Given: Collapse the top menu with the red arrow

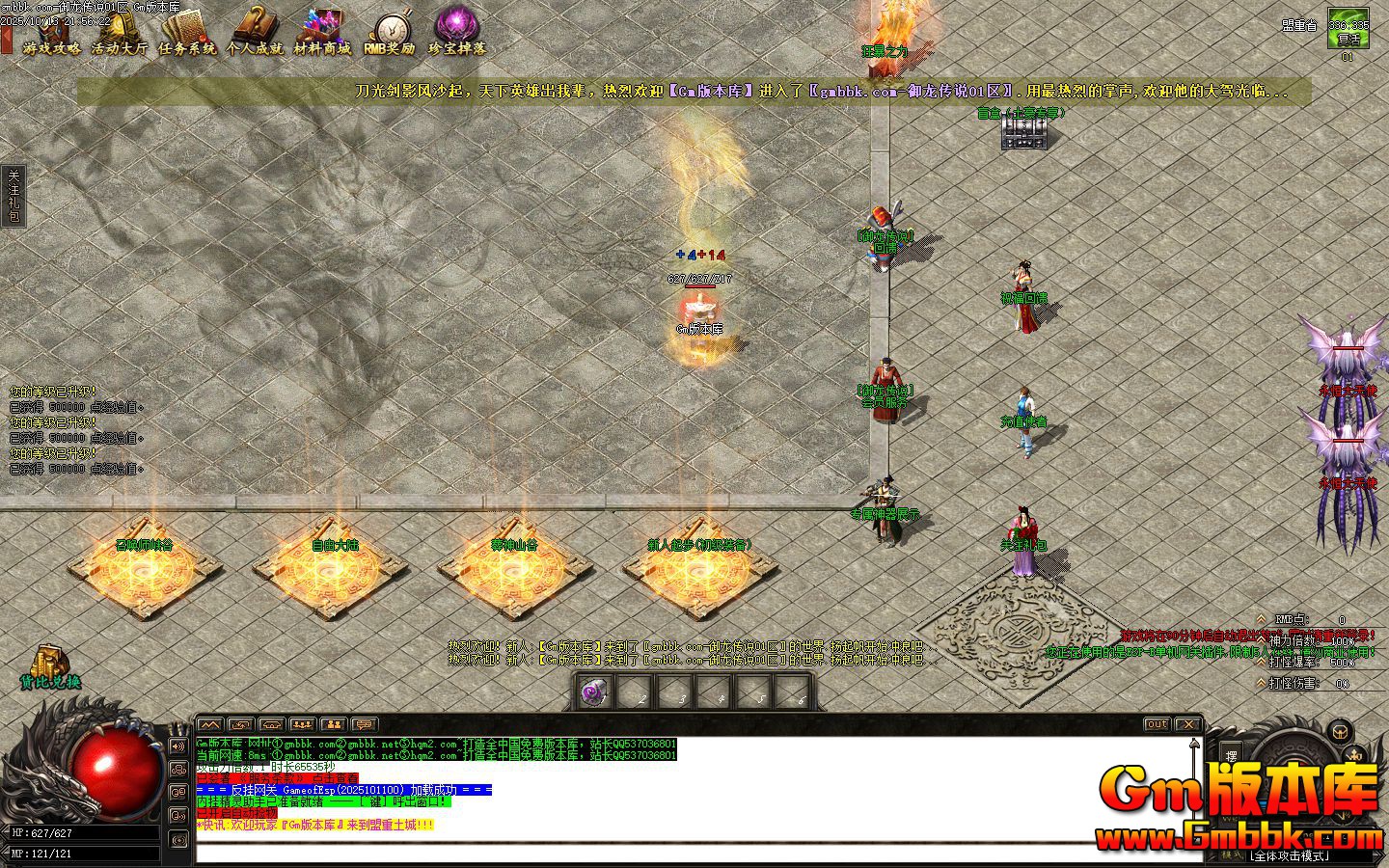Looking at the screenshot, I should (6, 41).
